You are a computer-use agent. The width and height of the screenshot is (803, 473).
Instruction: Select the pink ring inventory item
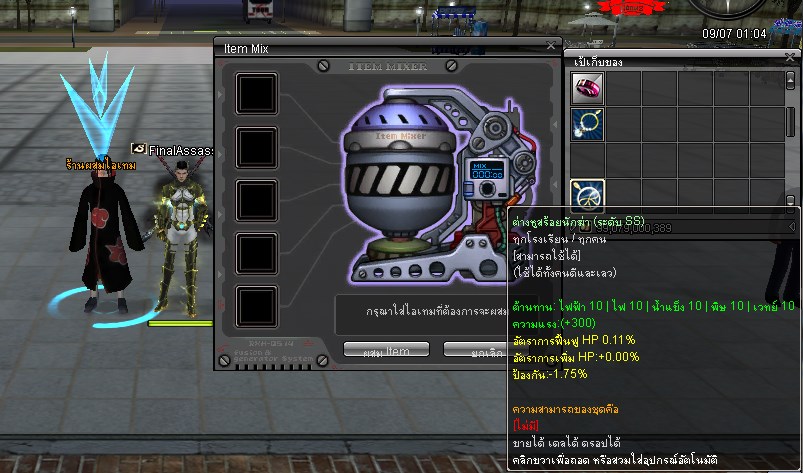(x=586, y=88)
